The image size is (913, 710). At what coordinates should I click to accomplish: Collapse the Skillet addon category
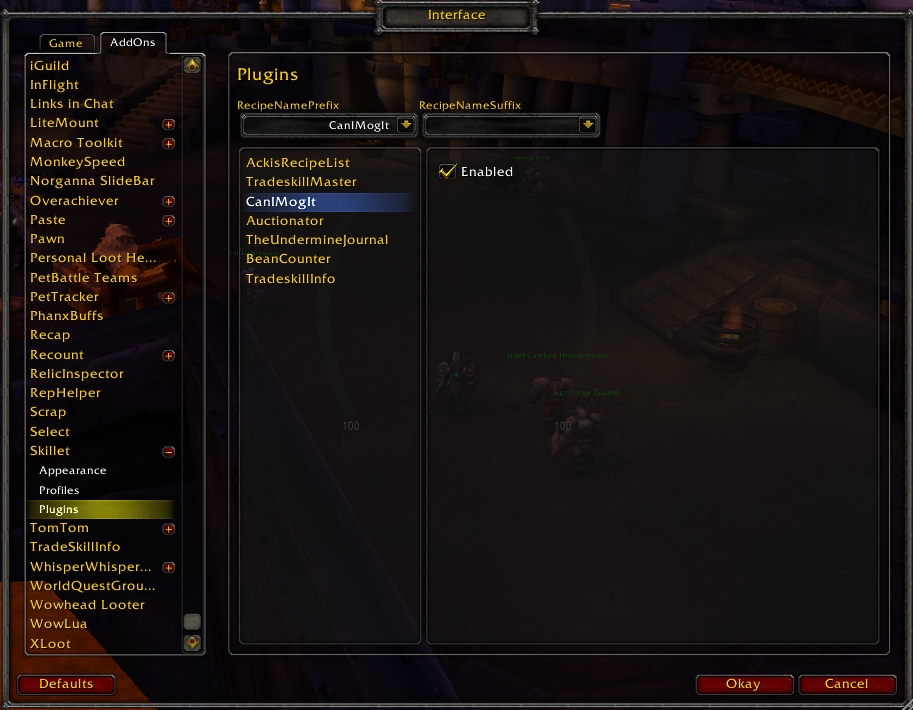(169, 452)
